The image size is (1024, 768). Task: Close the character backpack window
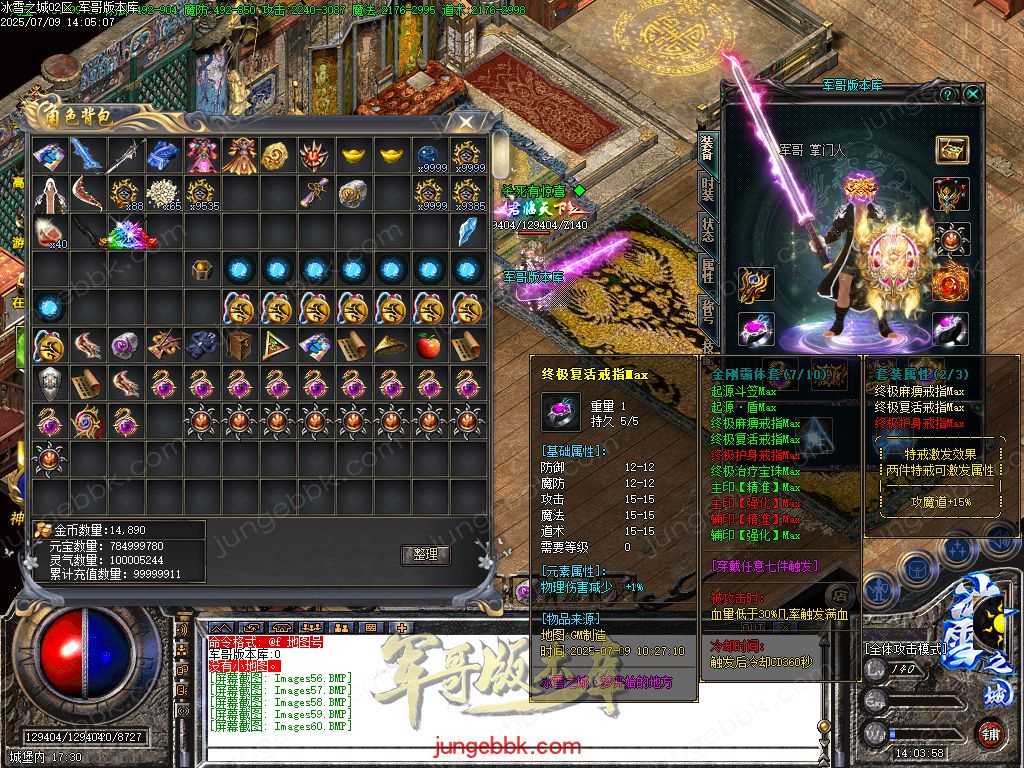coord(465,121)
